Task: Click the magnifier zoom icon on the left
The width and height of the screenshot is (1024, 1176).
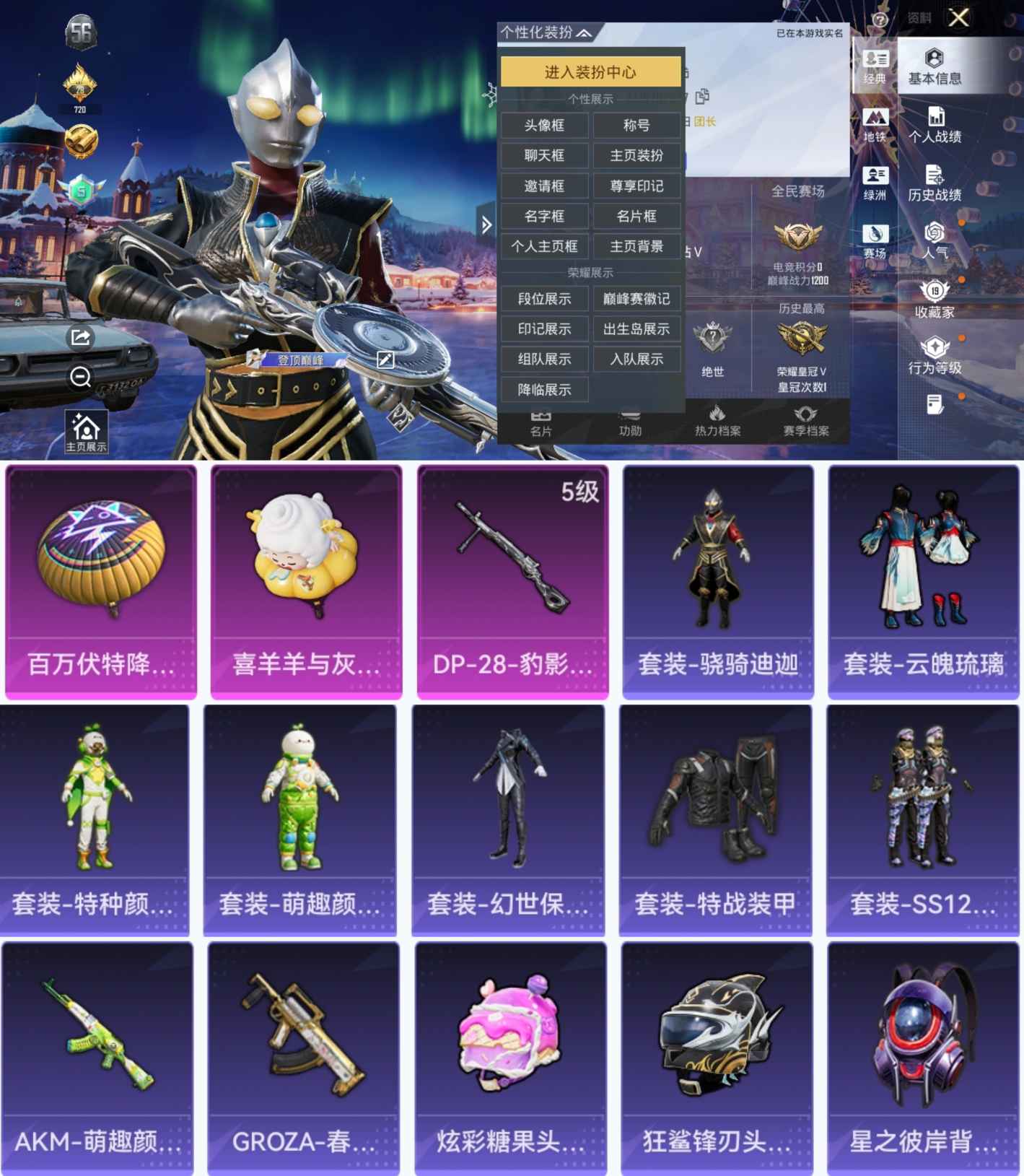Action: 79,377
